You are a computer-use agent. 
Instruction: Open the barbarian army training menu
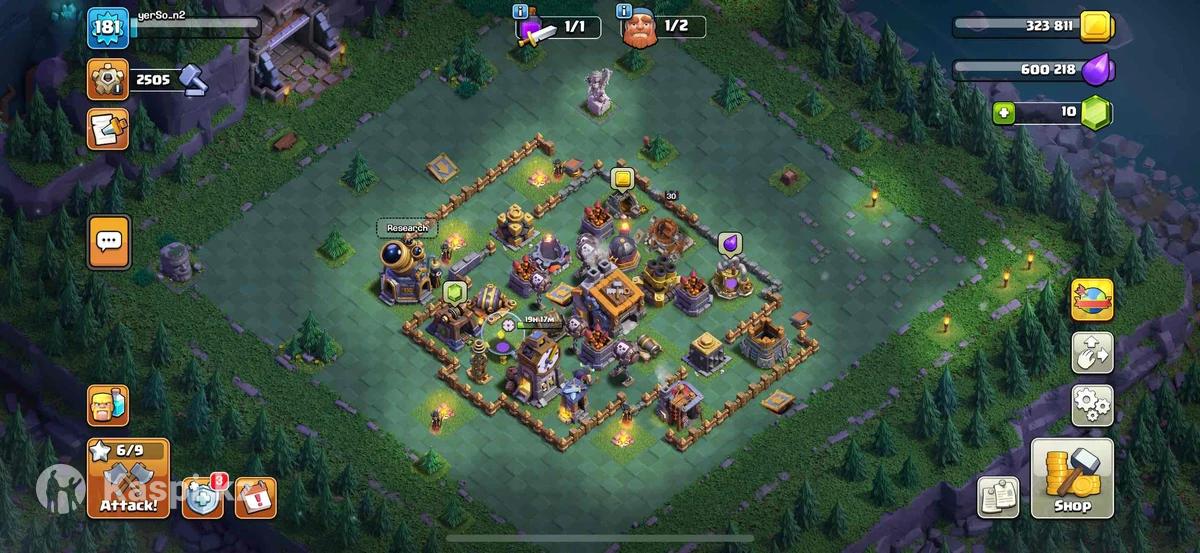[108, 406]
